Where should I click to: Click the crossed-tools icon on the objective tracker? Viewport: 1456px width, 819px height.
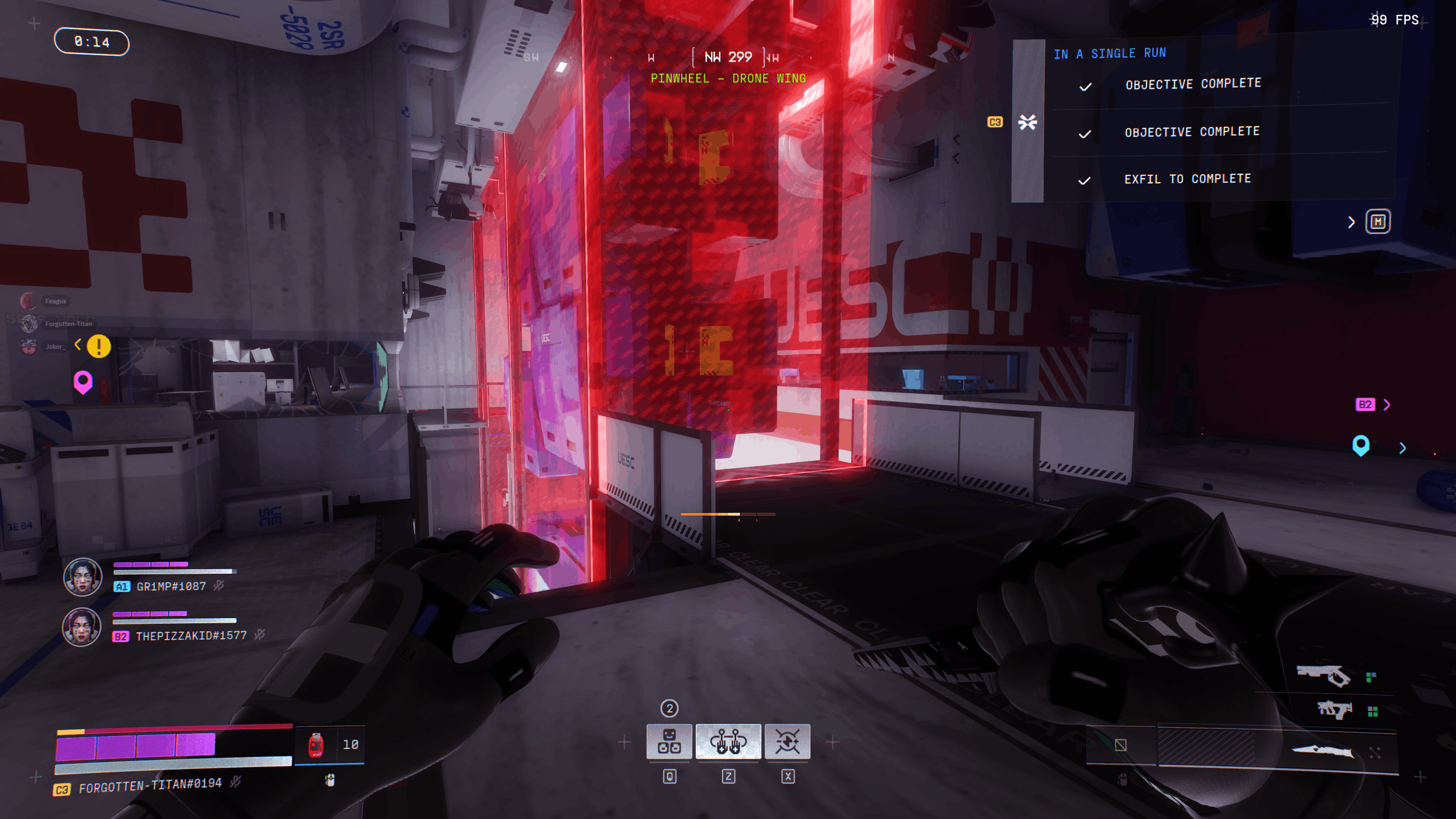(x=1028, y=122)
